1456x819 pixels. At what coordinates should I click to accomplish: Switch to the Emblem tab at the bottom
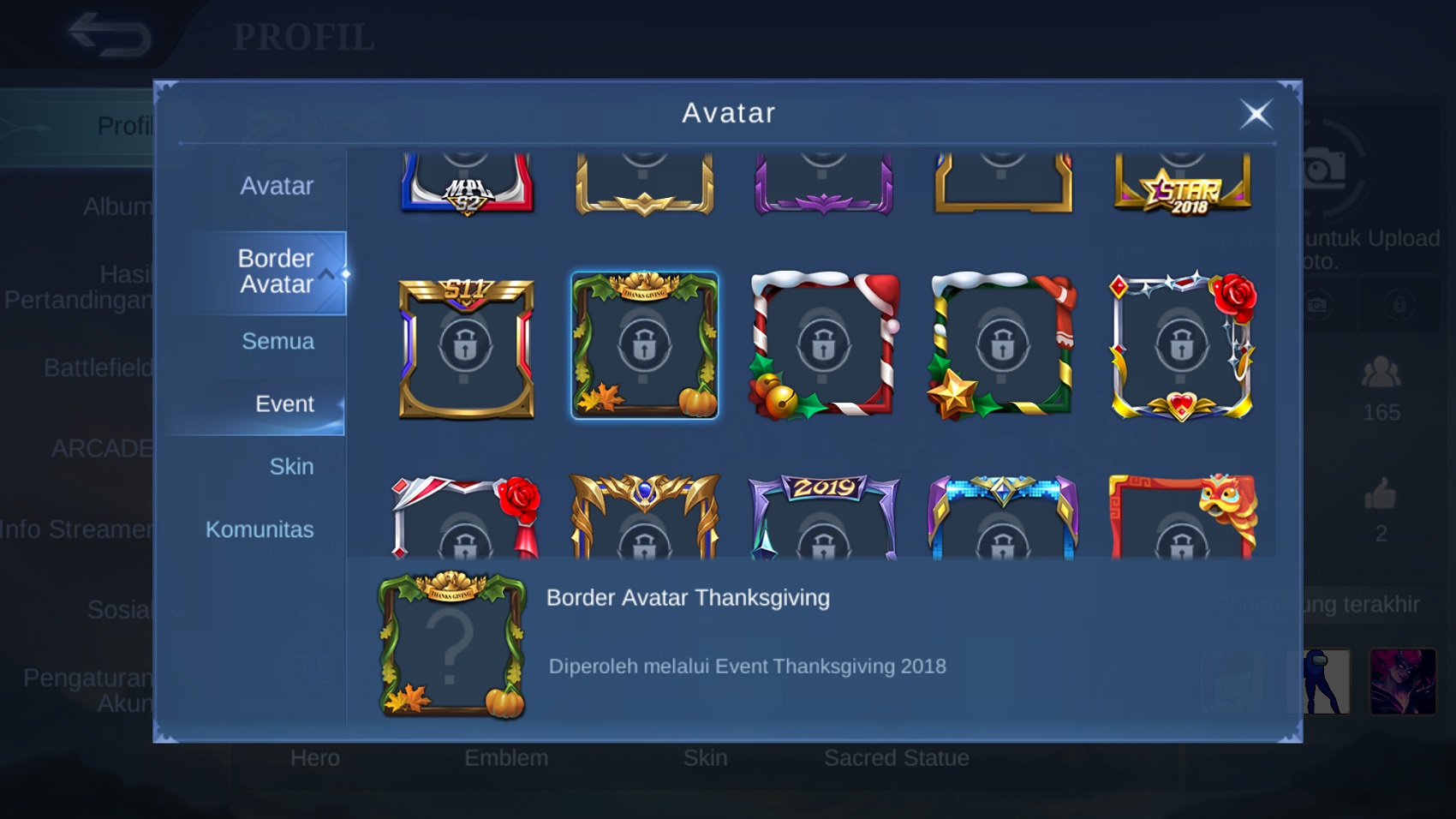pos(506,757)
